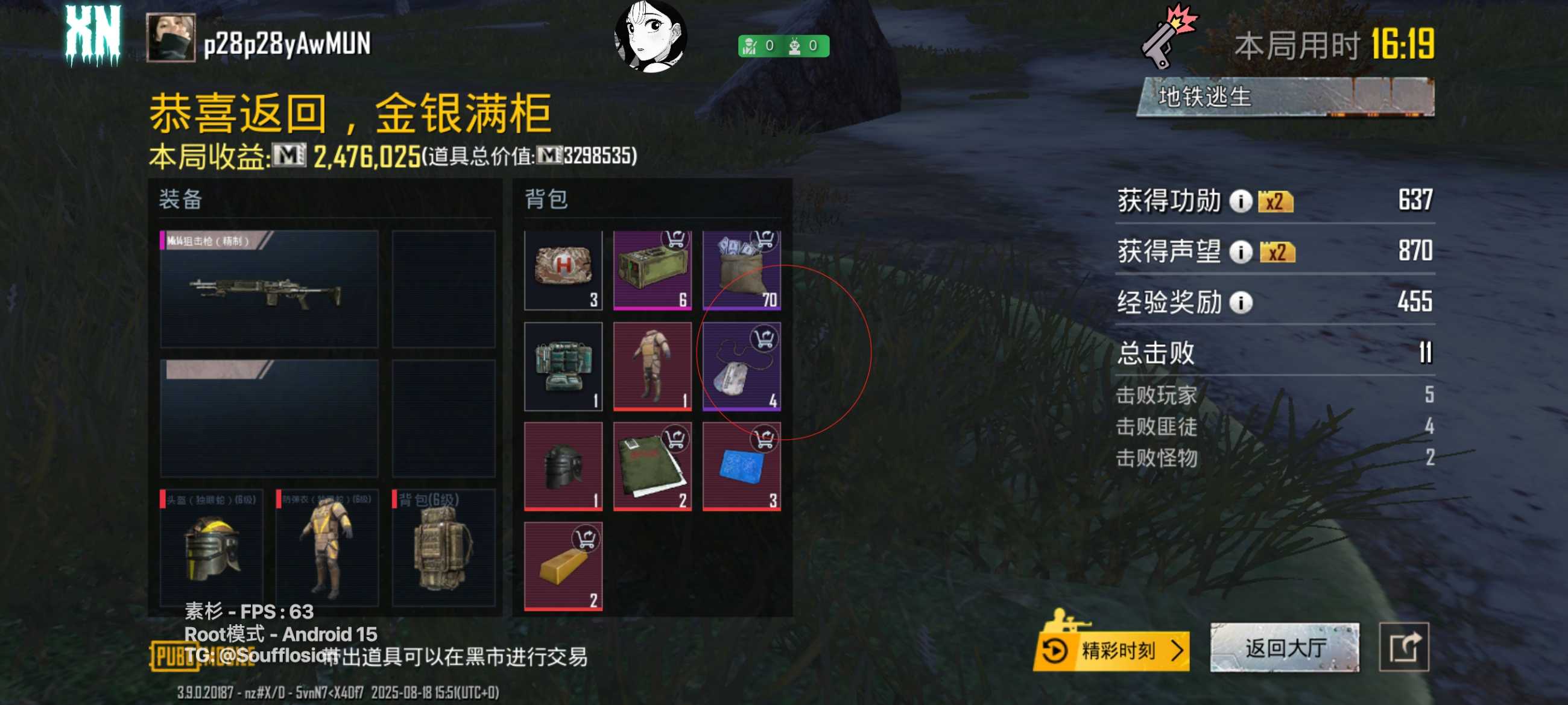The width and height of the screenshot is (1568, 705).
Task: Click the share icon button
Action: (x=1403, y=648)
